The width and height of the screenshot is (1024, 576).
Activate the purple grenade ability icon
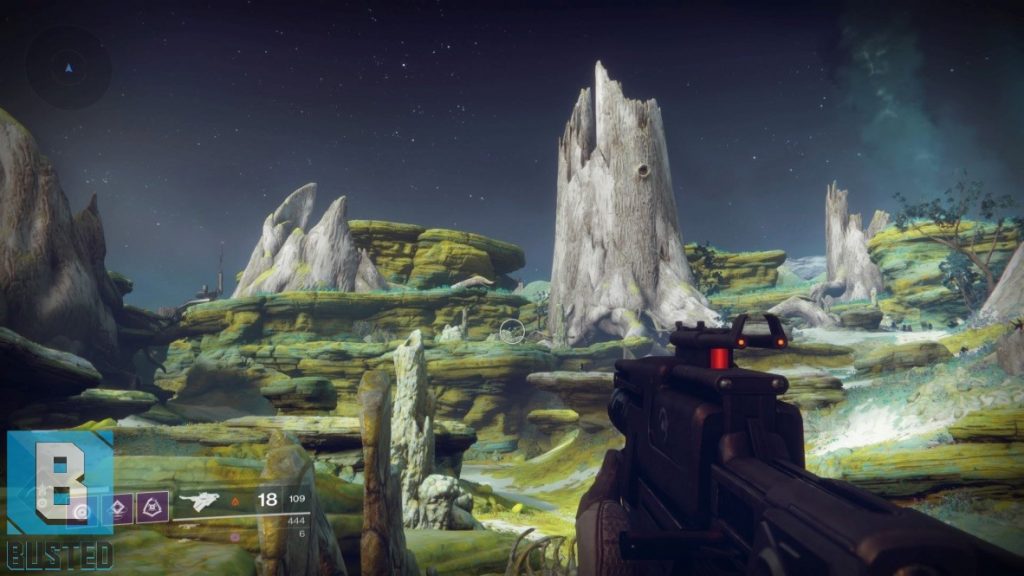coord(152,507)
